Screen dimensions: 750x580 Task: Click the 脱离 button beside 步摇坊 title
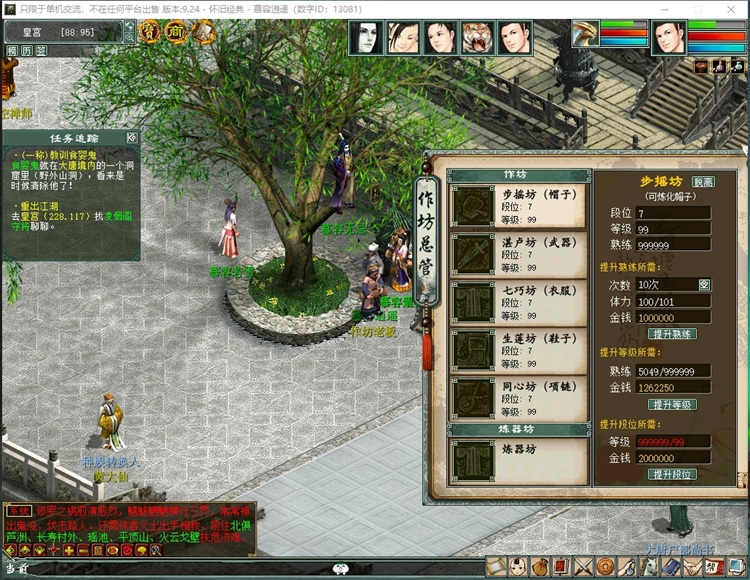click(x=703, y=183)
